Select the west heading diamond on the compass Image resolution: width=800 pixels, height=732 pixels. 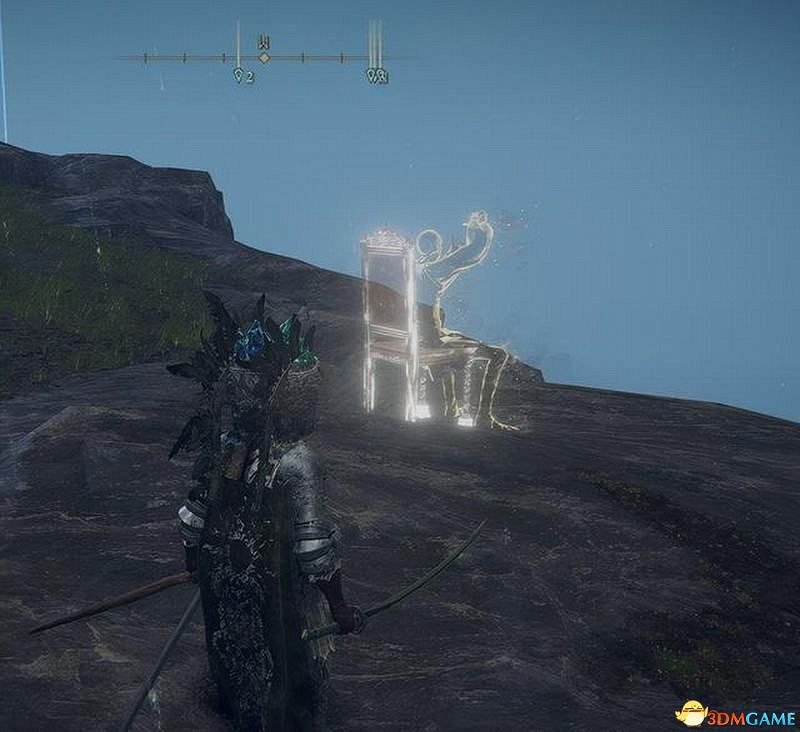(264, 58)
